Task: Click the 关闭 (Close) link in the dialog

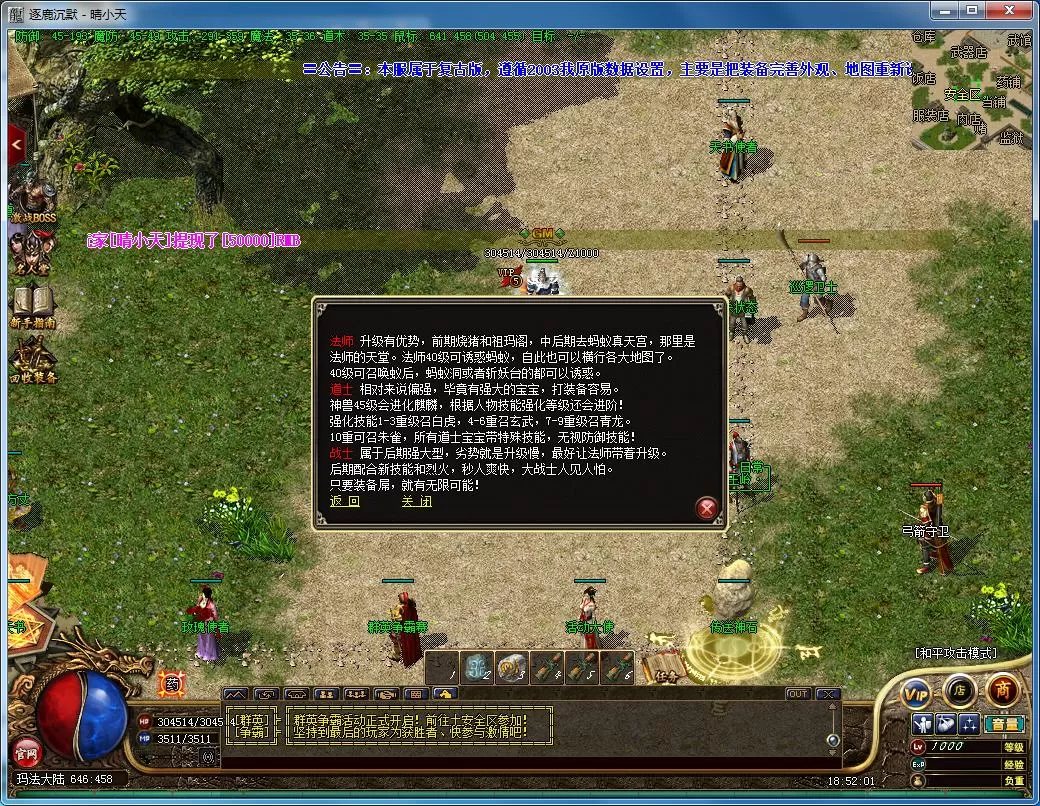Action: point(416,501)
